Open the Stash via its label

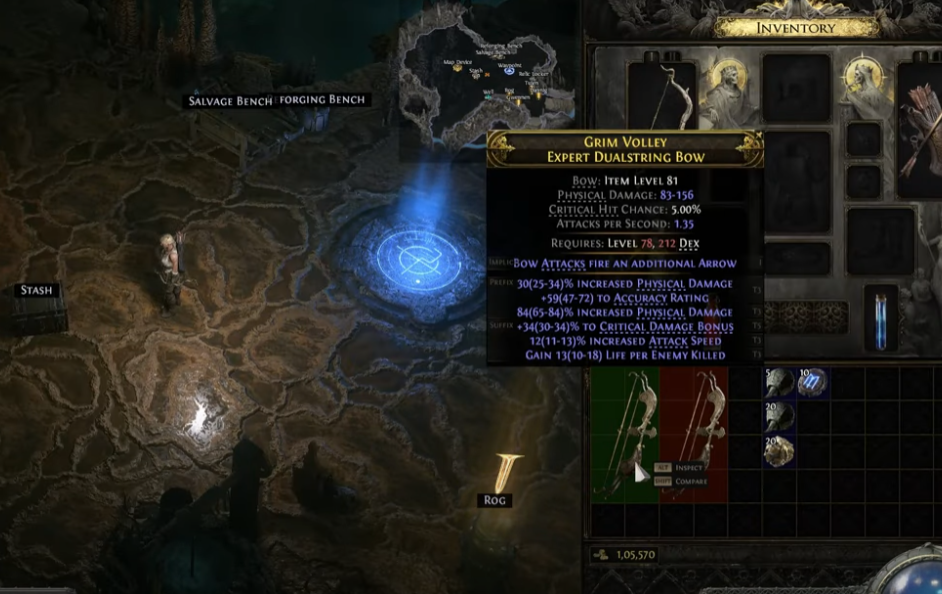pyautogui.click(x=36, y=291)
